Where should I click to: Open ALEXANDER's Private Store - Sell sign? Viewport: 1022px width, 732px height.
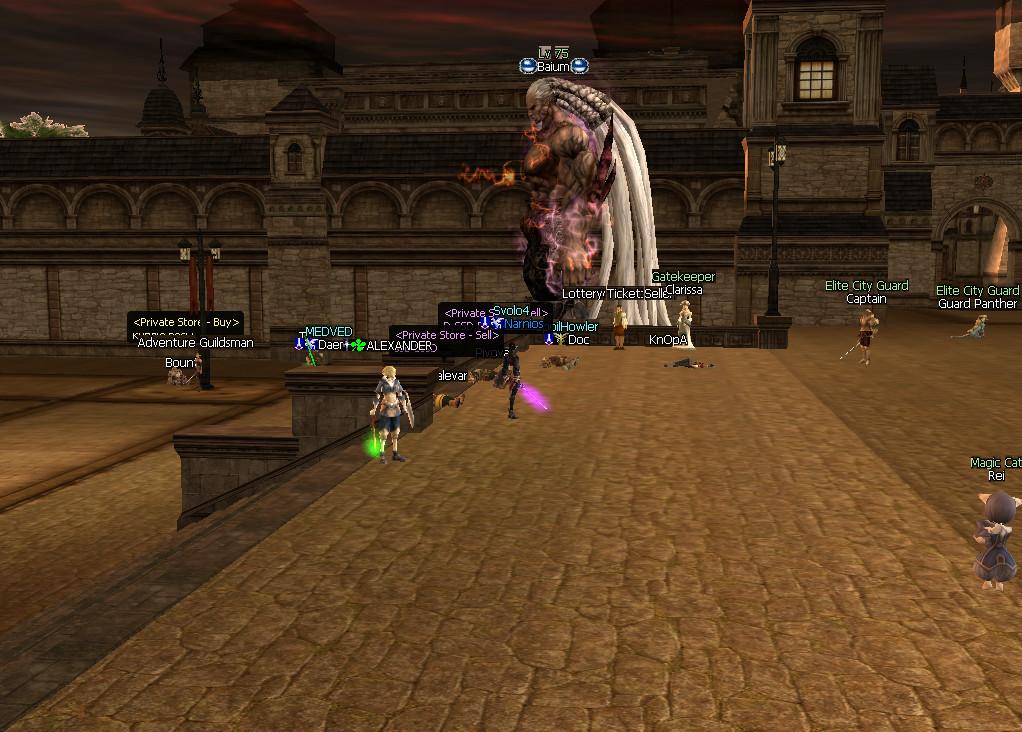click(x=447, y=336)
